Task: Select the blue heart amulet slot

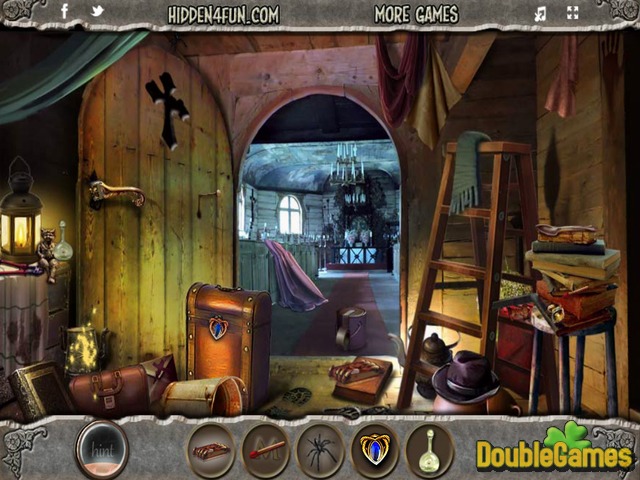Action: tap(375, 449)
